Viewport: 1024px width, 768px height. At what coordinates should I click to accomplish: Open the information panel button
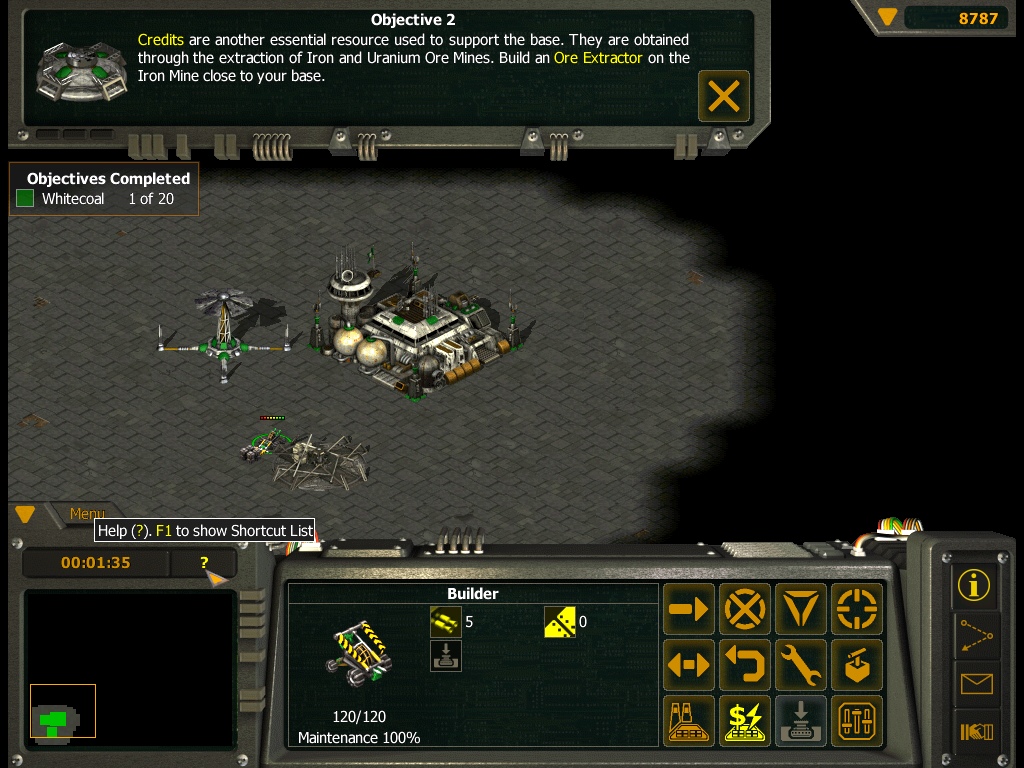pyautogui.click(x=974, y=585)
